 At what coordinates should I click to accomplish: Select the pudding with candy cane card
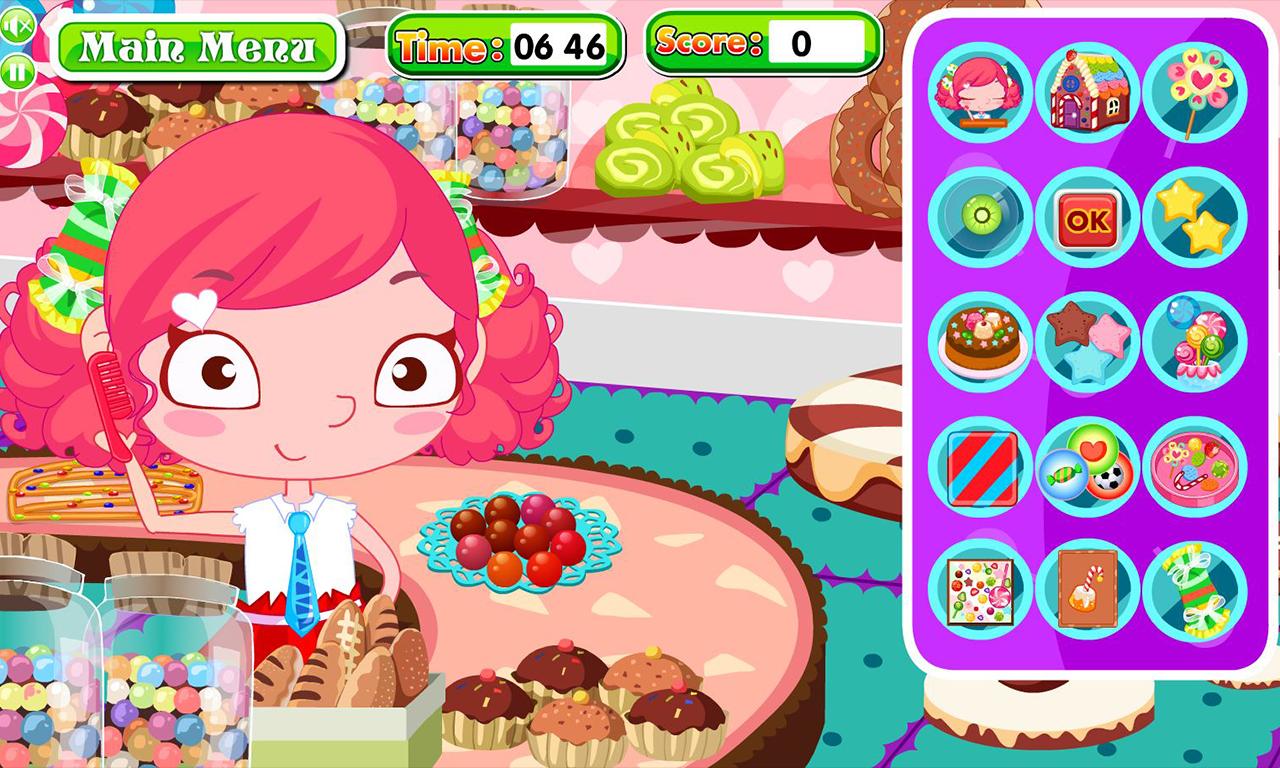[1088, 592]
